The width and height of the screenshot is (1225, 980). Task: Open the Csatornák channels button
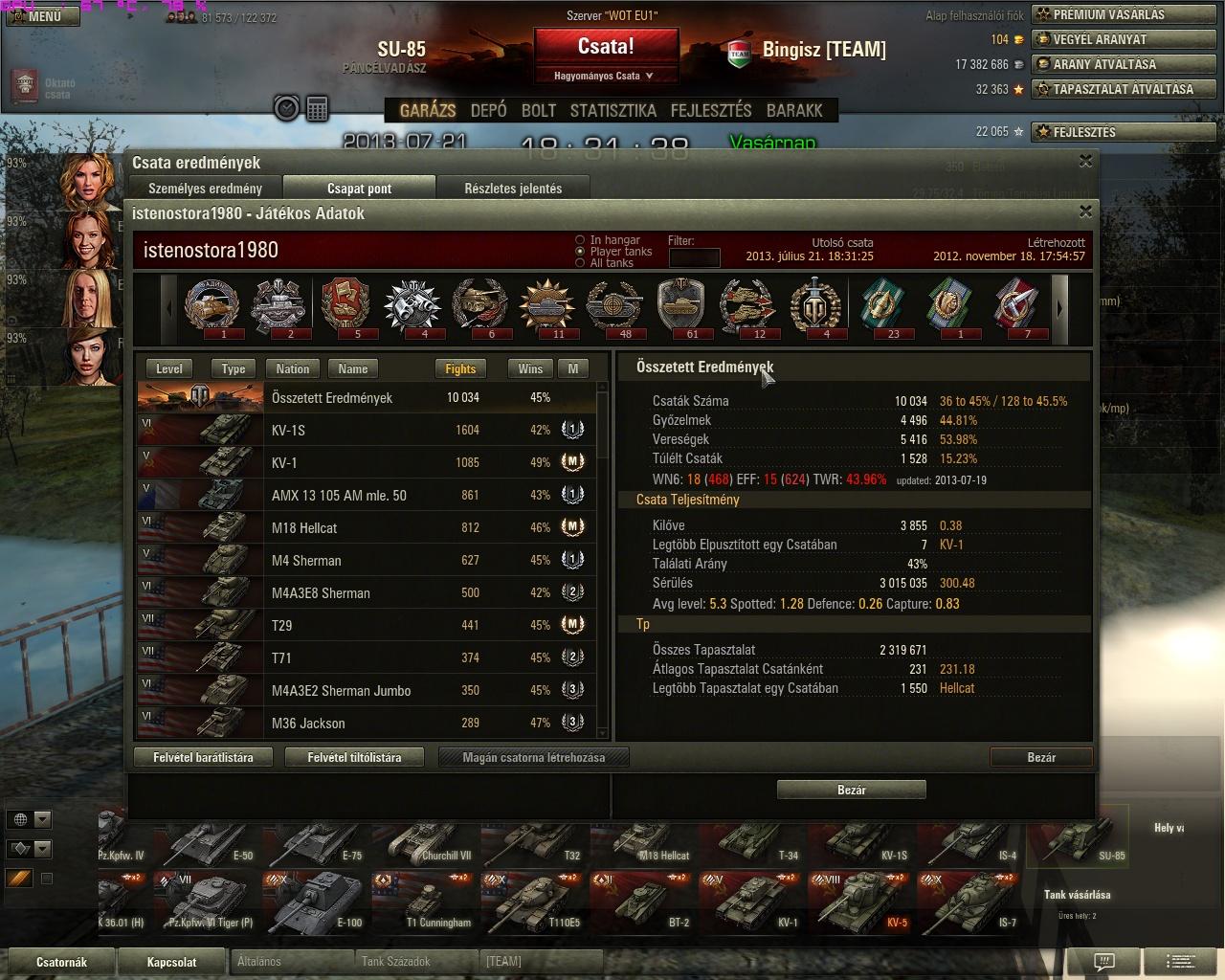coord(61,962)
